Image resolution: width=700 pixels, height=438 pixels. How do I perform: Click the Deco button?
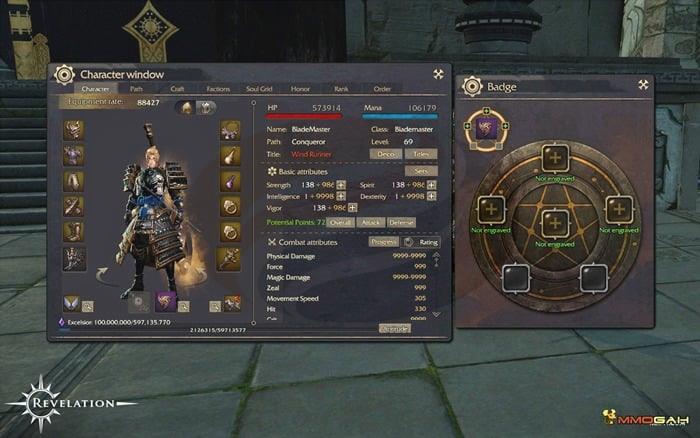click(x=385, y=155)
